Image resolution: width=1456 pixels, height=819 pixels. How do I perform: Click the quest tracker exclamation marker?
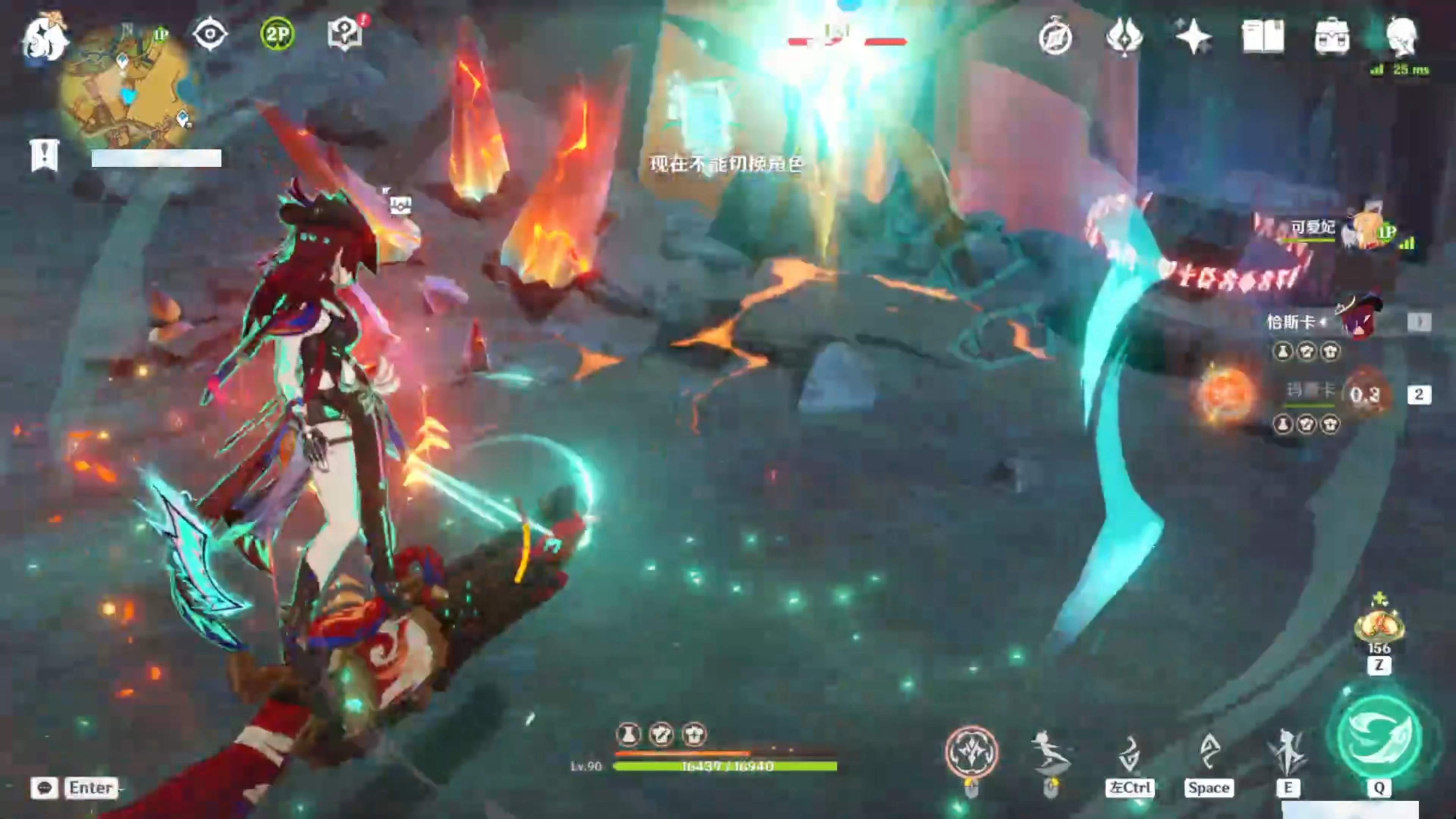point(45,155)
